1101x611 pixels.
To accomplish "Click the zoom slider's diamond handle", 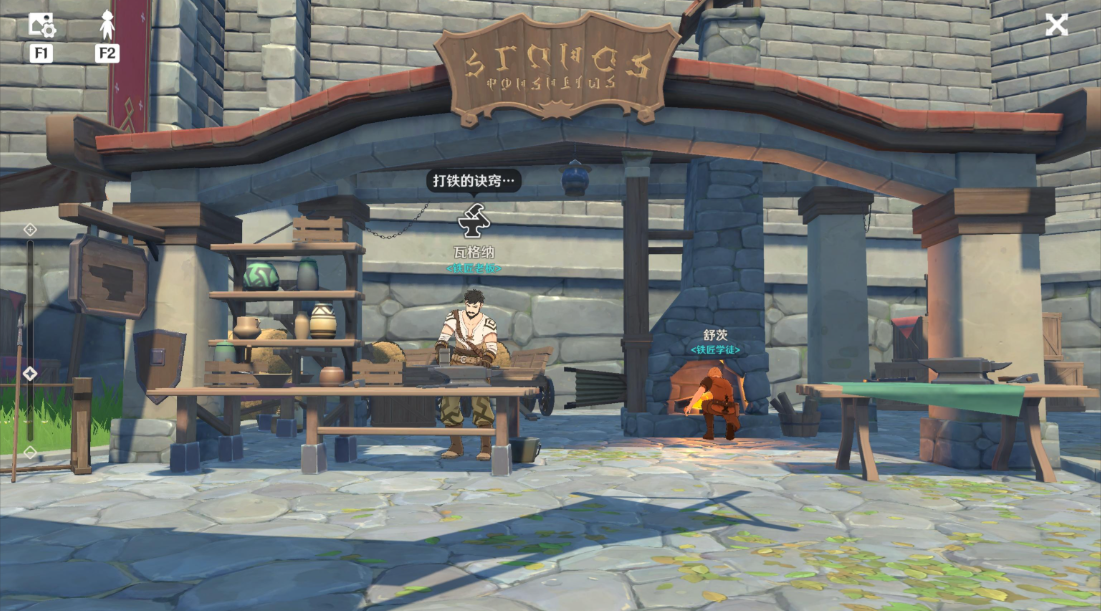I will [30, 373].
